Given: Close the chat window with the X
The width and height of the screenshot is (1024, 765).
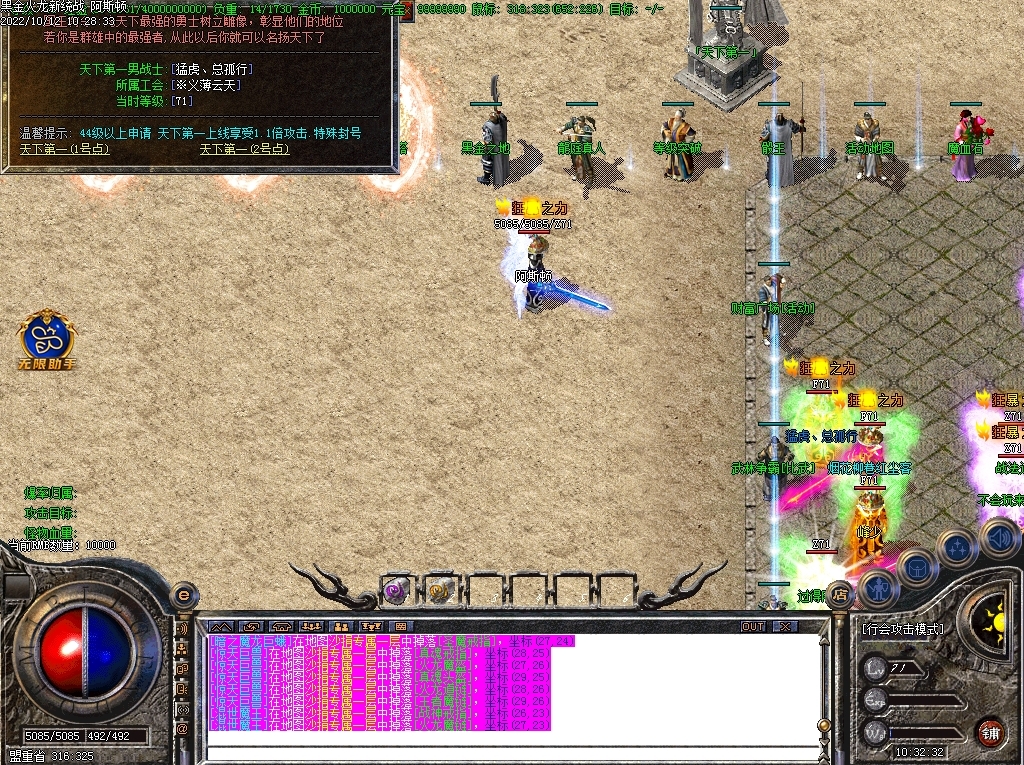Looking at the screenshot, I should coord(786,627).
